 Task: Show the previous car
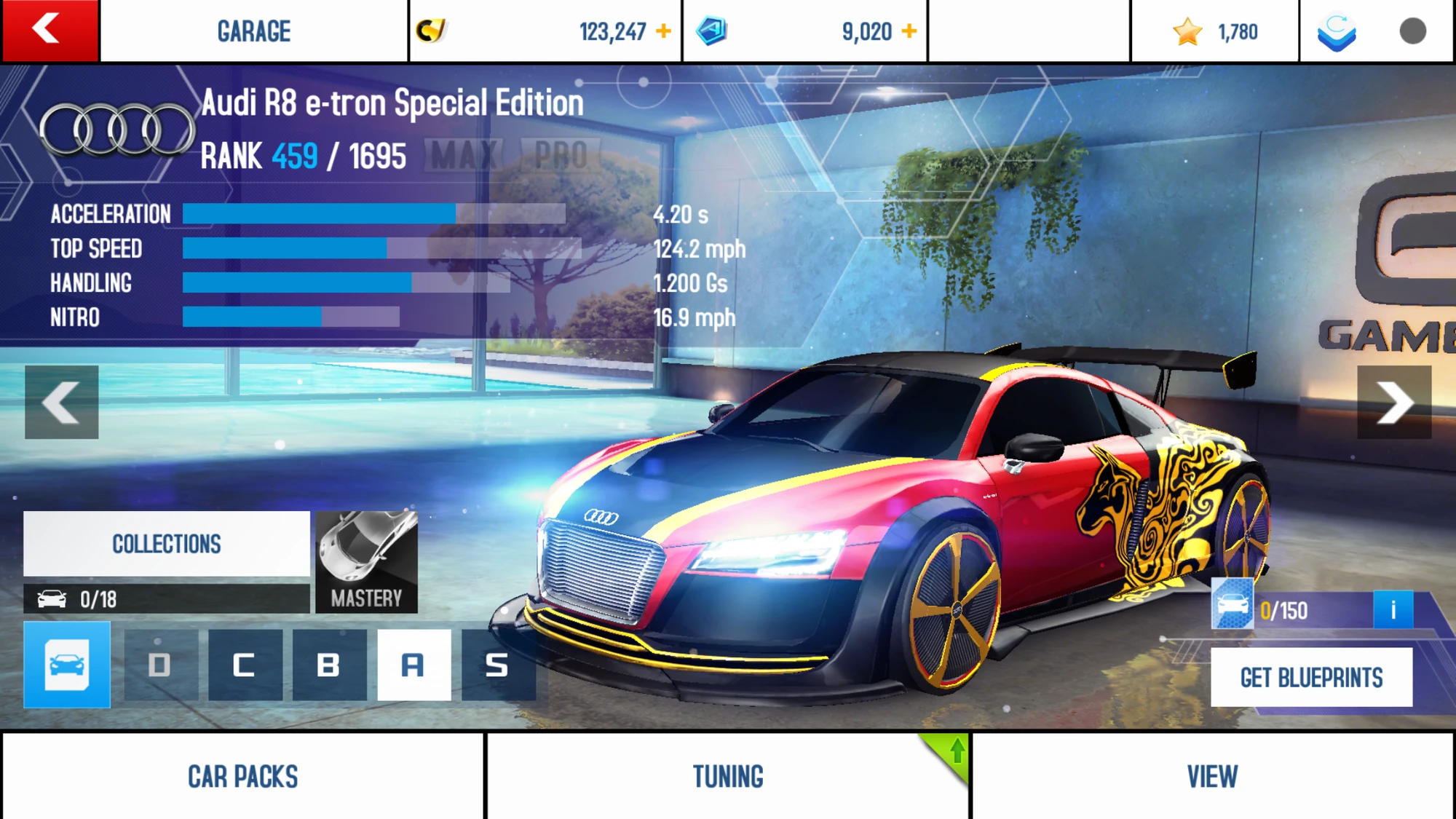coord(62,402)
